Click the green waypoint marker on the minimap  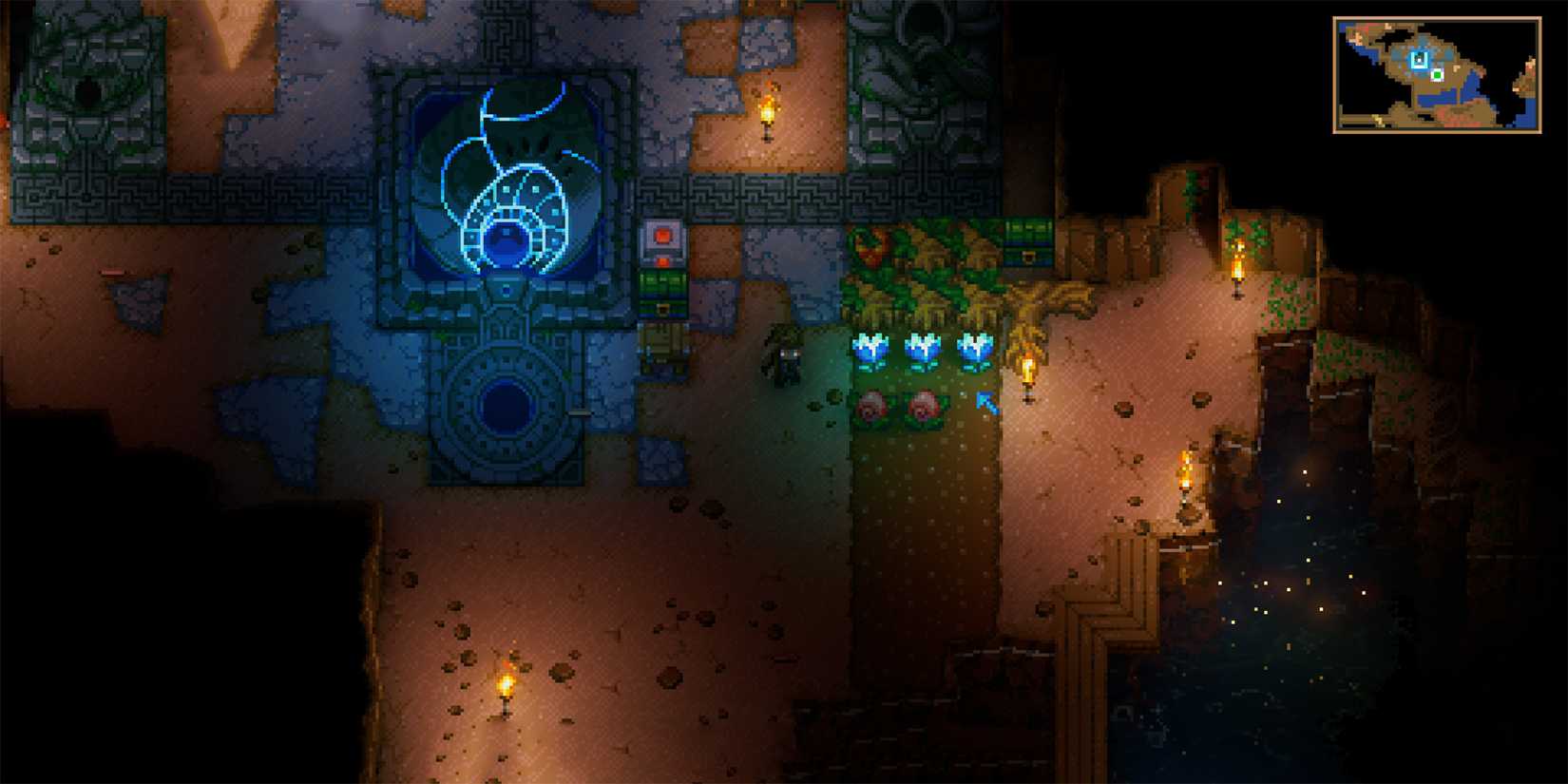tap(1438, 75)
